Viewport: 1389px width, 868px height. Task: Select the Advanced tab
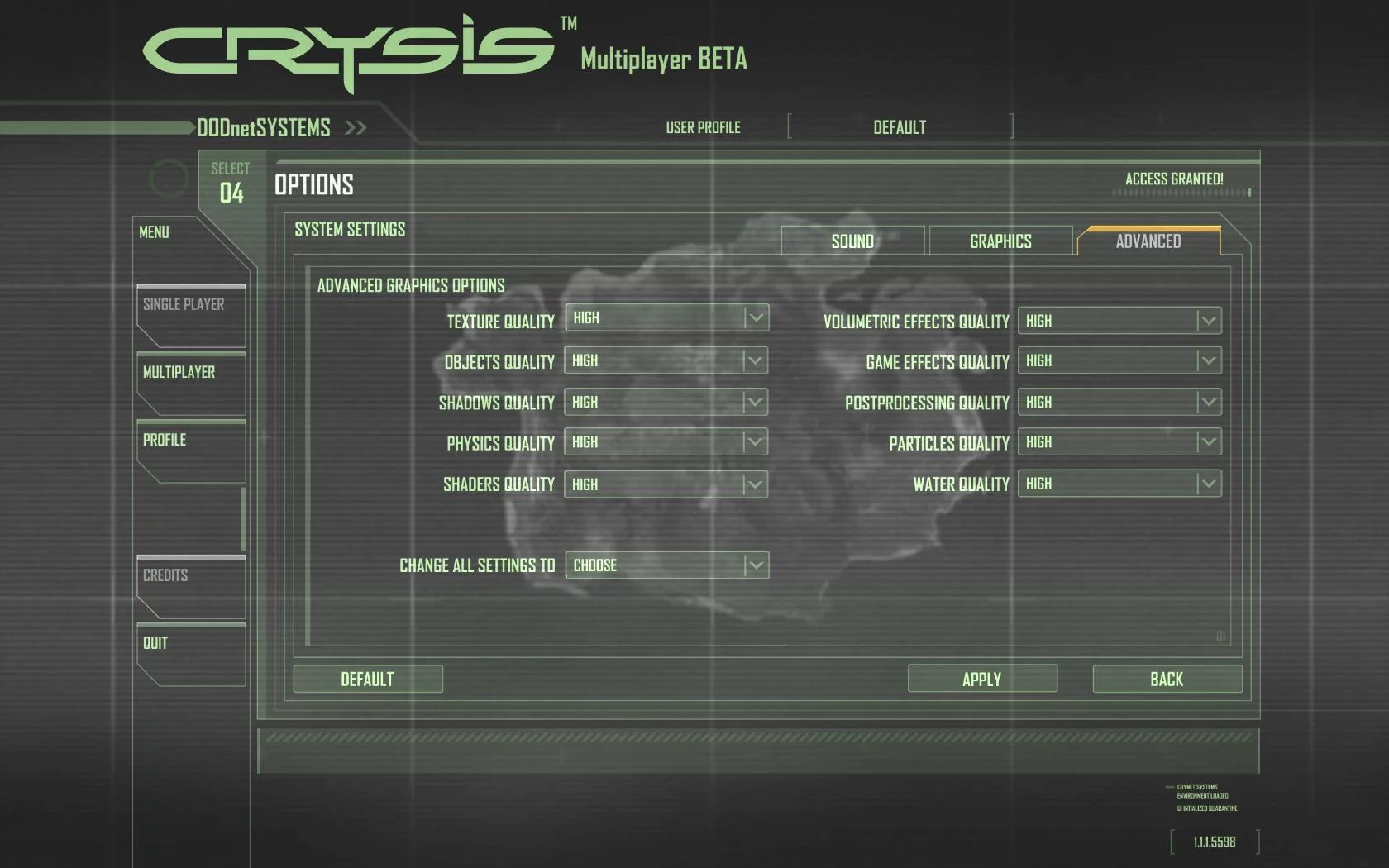point(1148,241)
